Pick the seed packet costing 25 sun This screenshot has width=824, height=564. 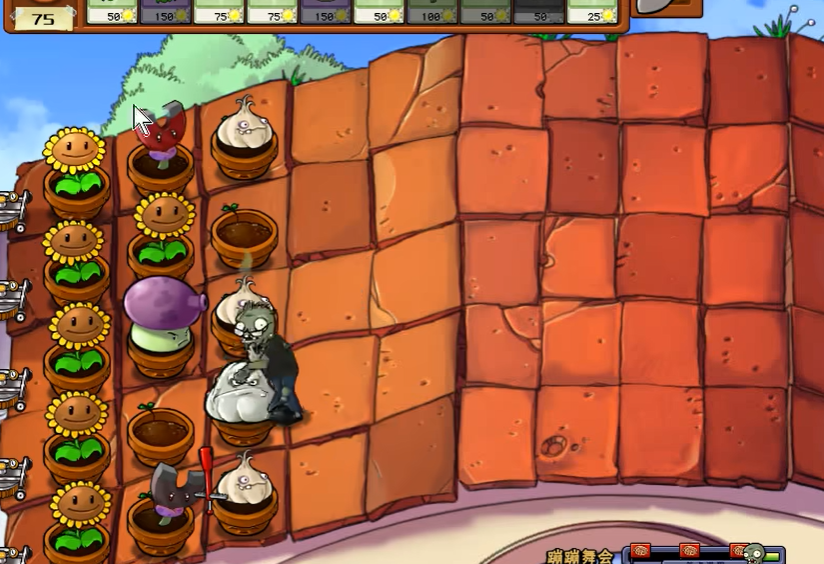point(592,11)
